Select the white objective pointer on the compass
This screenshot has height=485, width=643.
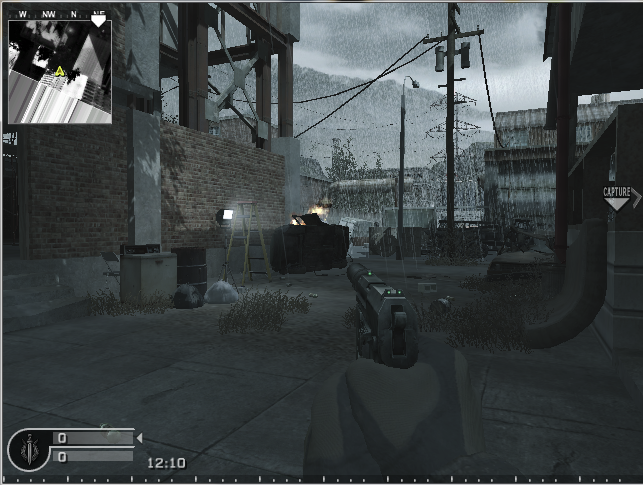(x=98, y=20)
